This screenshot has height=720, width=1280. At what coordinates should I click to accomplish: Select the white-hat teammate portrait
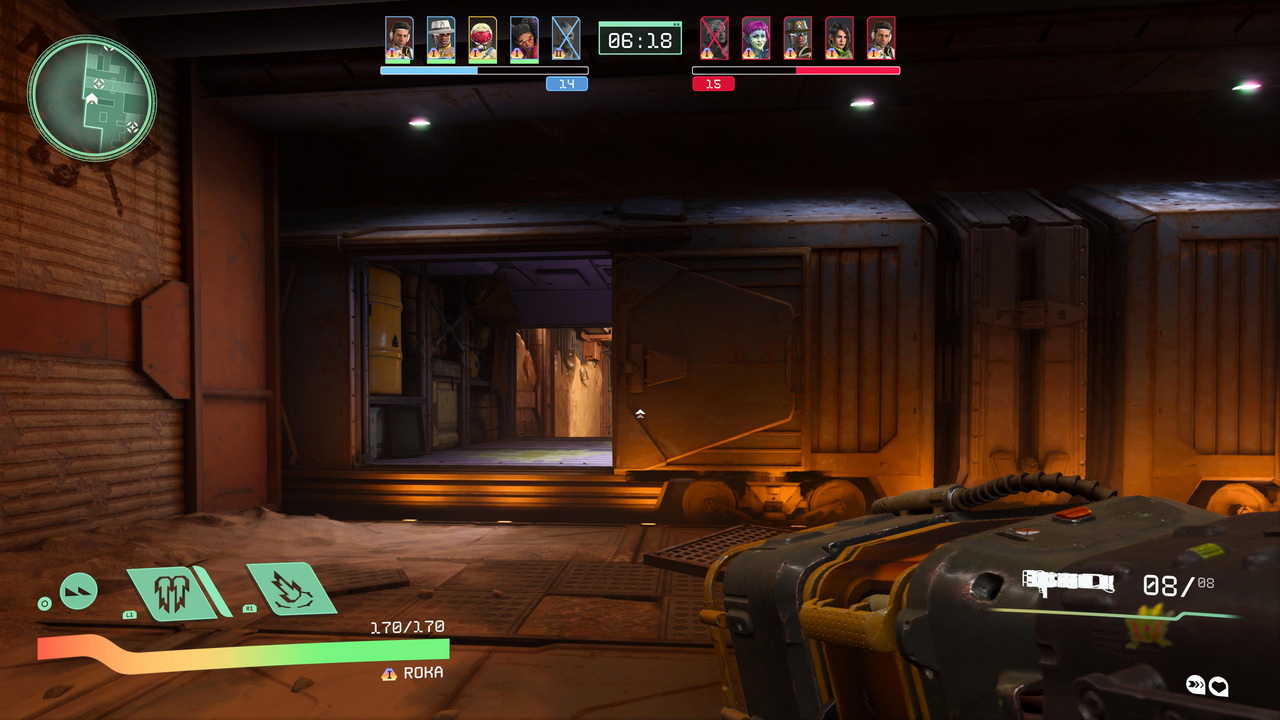click(x=441, y=40)
